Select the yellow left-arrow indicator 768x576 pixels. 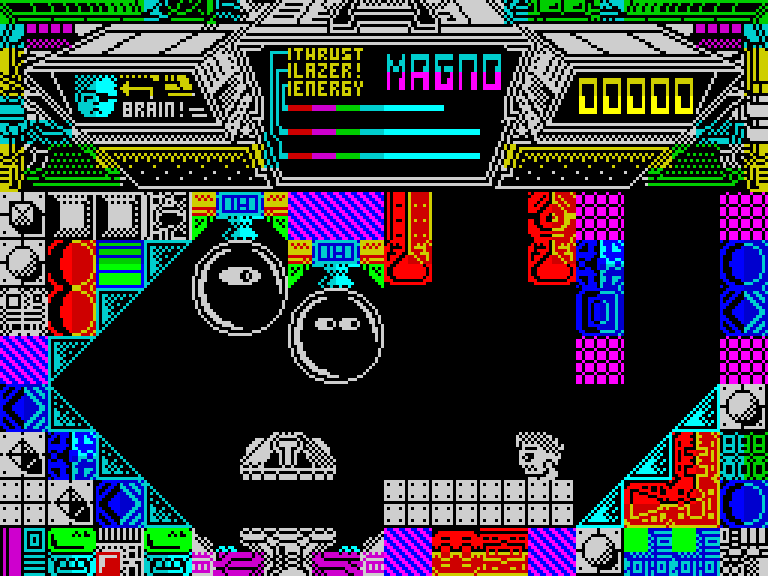[x=140, y=87]
